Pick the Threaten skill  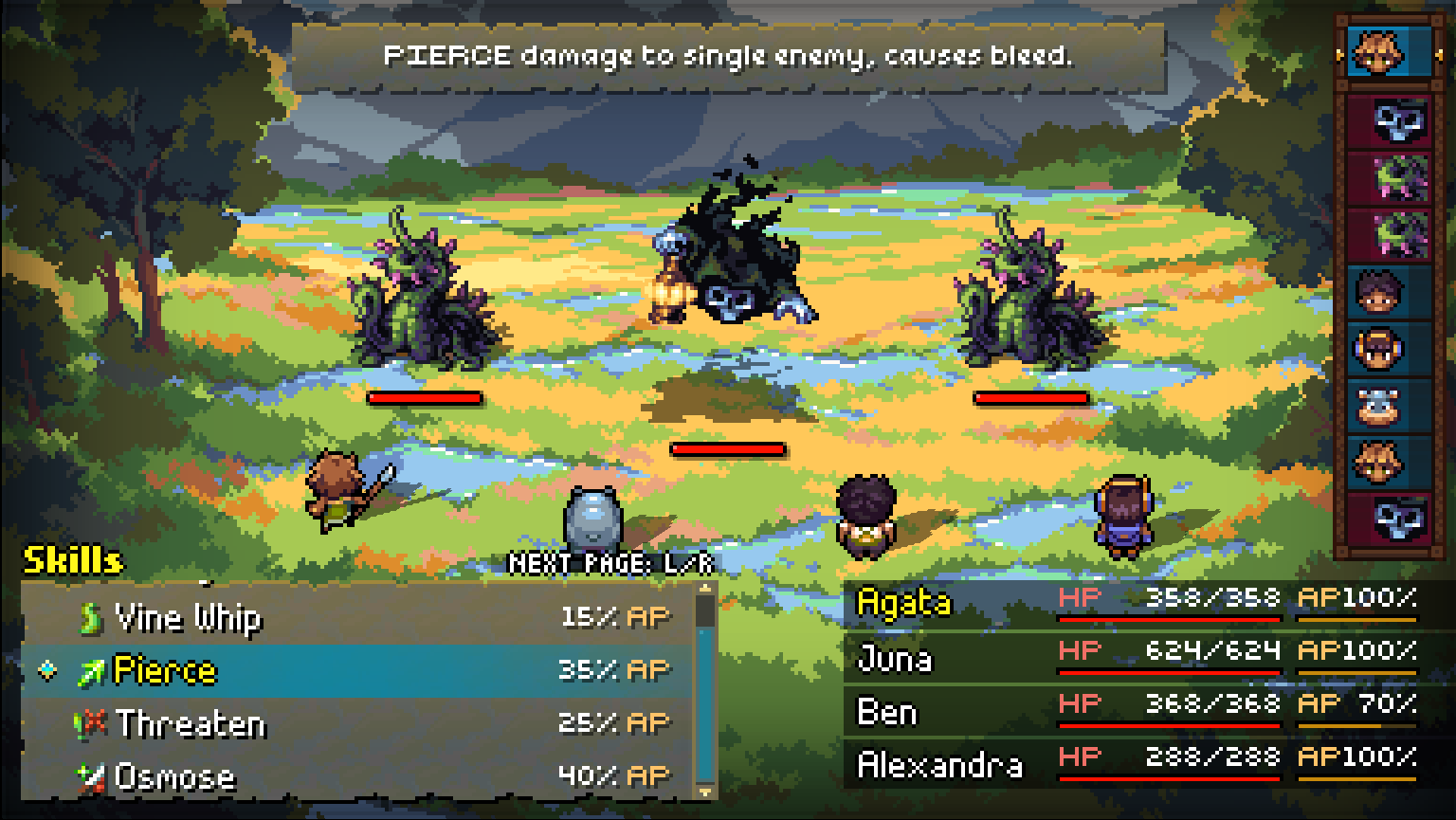pyautogui.click(x=356, y=724)
